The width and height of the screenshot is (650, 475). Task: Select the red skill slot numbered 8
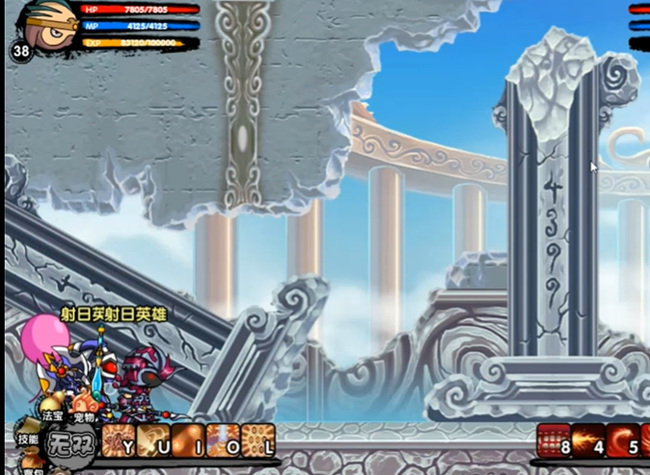[x=554, y=440]
